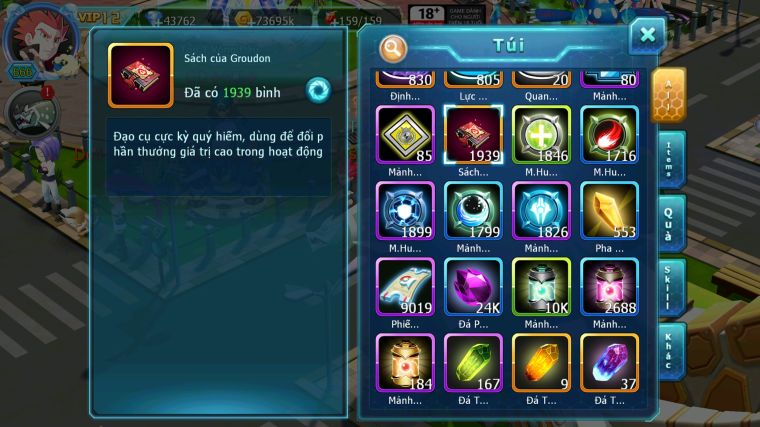This screenshot has height=427, width=760.
Task: Select the blue emblem item with 1826
Action: click(x=541, y=211)
